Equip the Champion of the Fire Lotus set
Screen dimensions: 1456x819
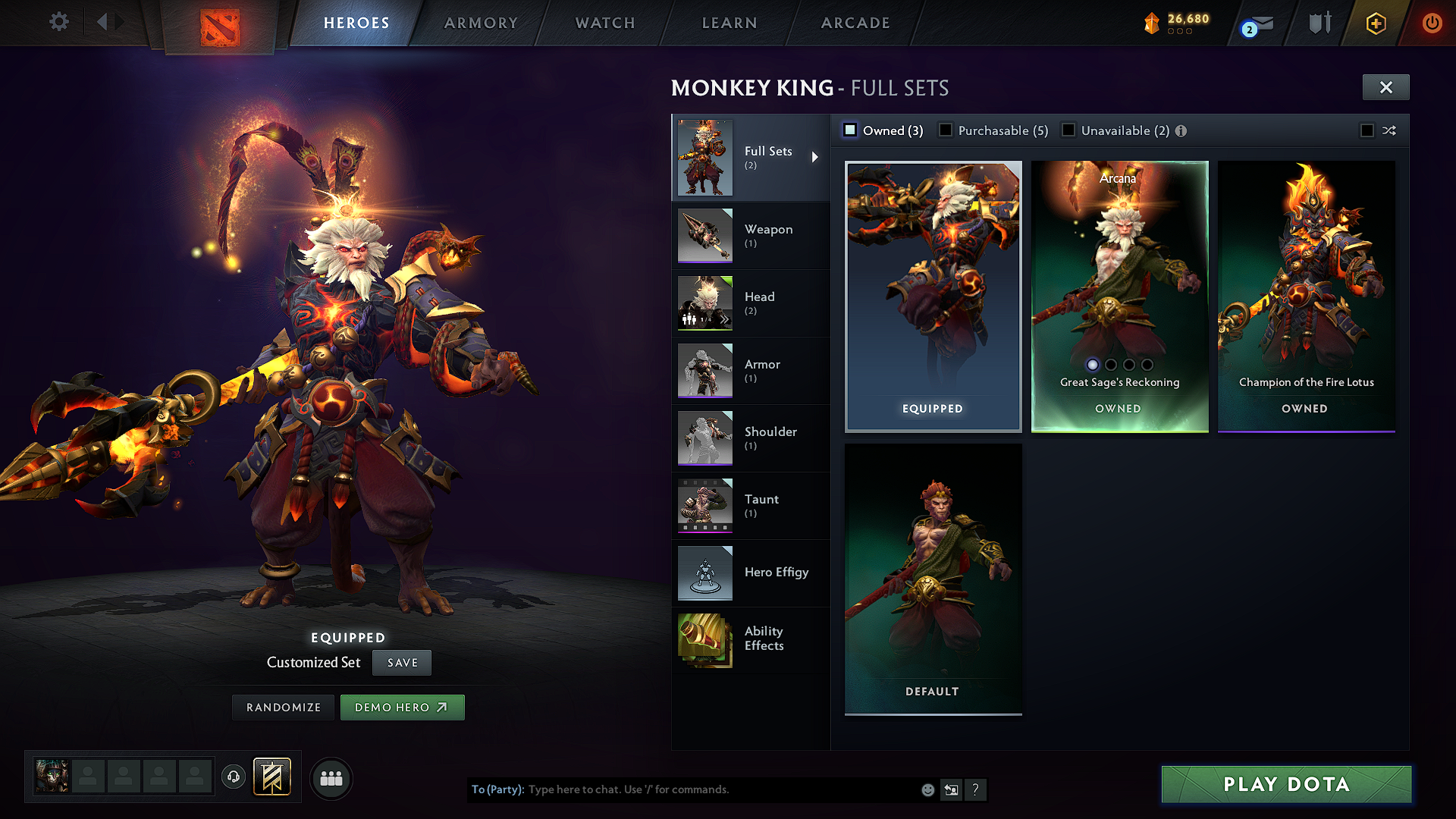click(1306, 296)
